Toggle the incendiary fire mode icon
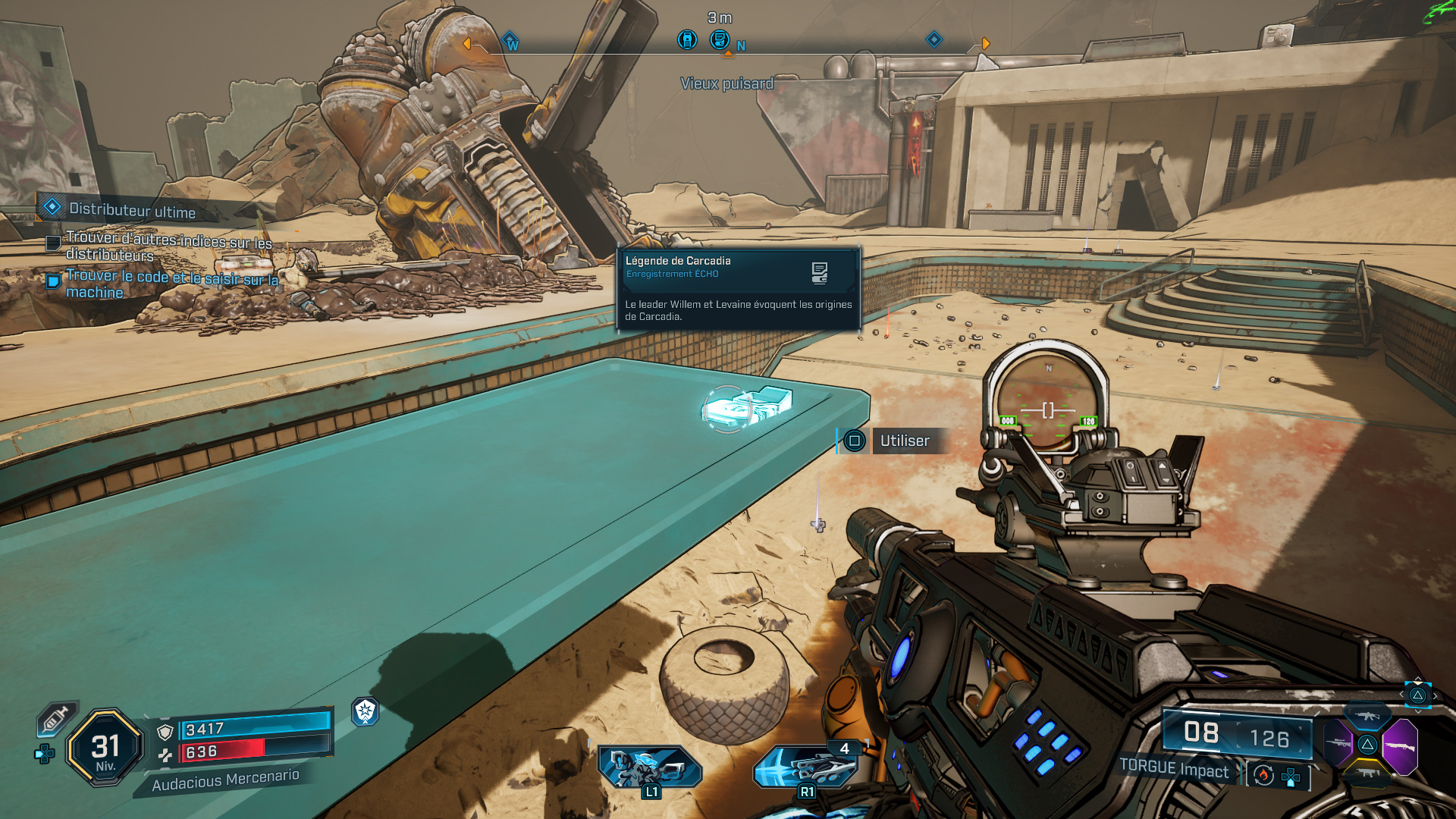 pyautogui.click(x=1263, y=775)
